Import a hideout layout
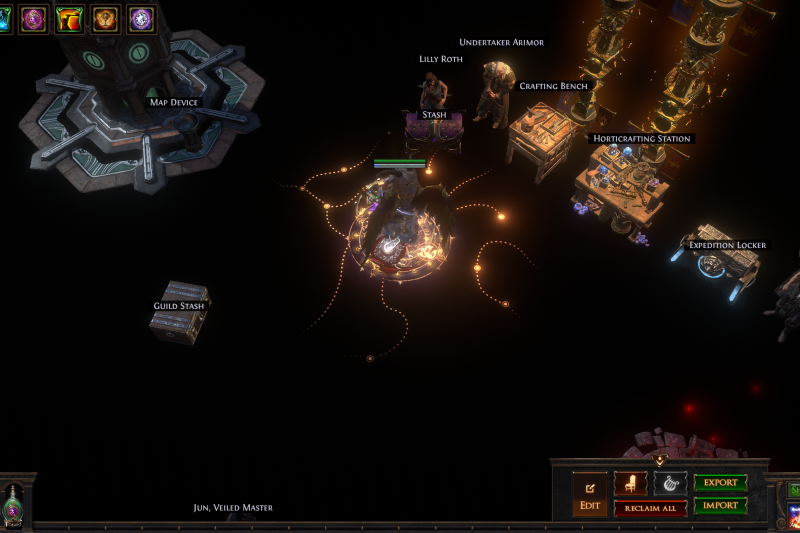The height and width of the screenshot is (533, 800). (720, 505)
